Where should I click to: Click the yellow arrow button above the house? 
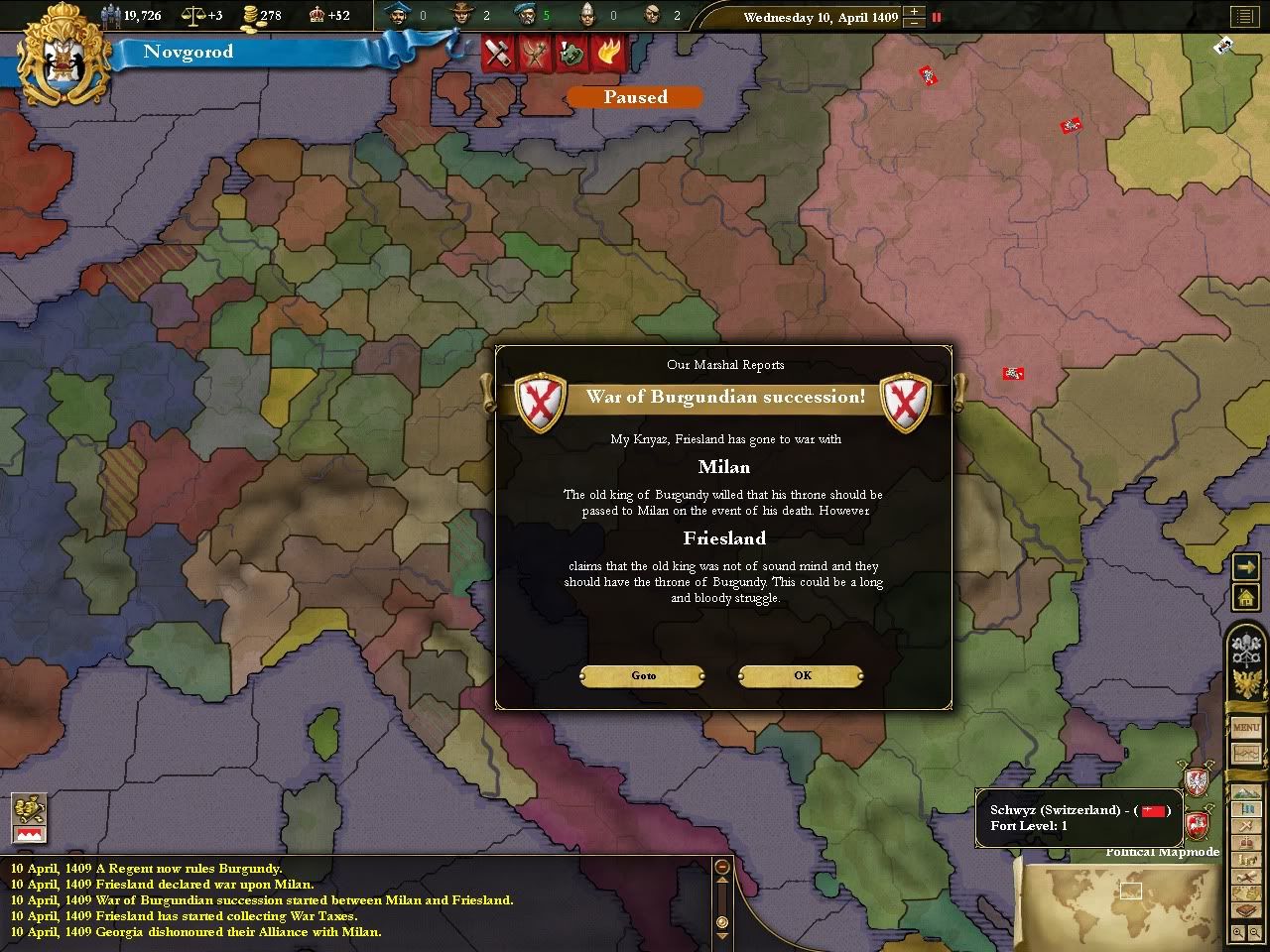1245,566
